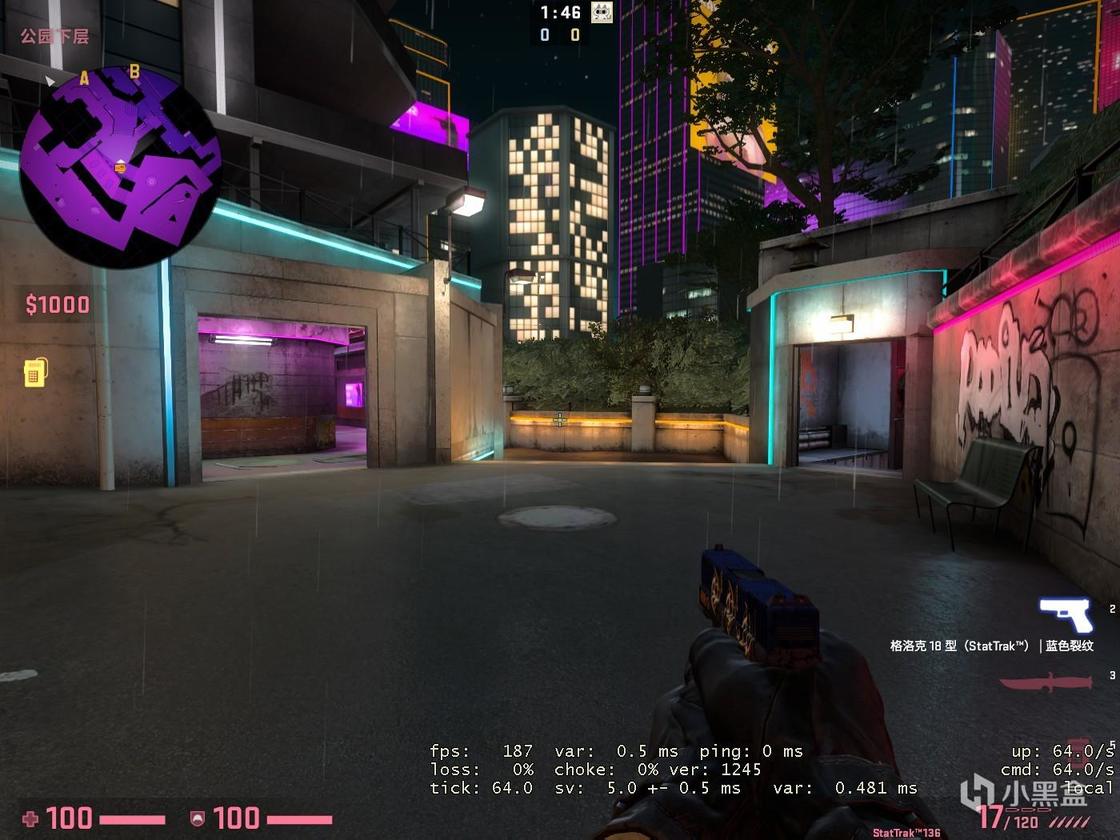Screen dimensions: 1120x840
Task: Click the yellow C4 bomb icon
Action: 35,372
